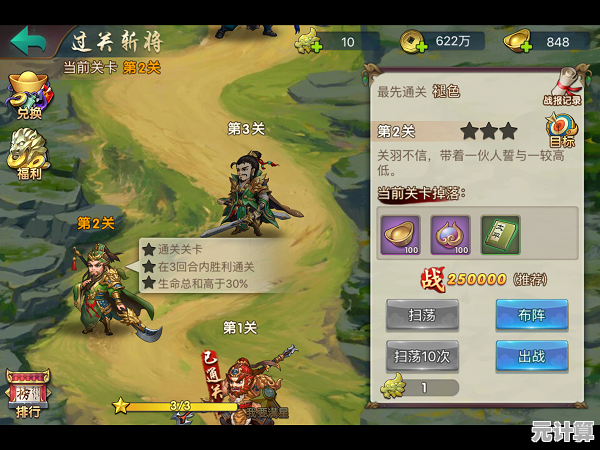Tap the 扫荡 sweep button

click(422, 314)
